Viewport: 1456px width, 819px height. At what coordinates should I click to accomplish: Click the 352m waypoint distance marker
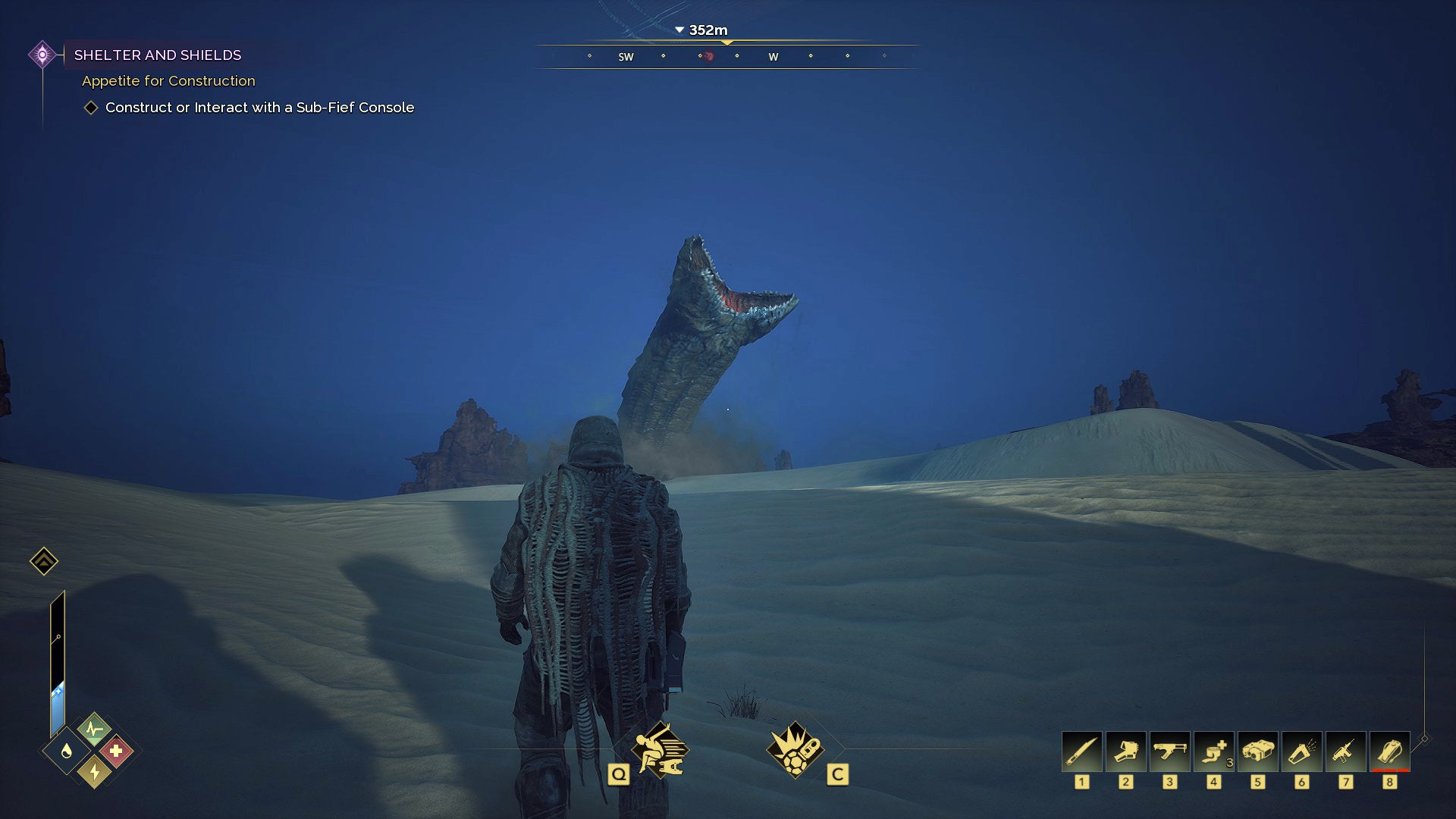707,31
